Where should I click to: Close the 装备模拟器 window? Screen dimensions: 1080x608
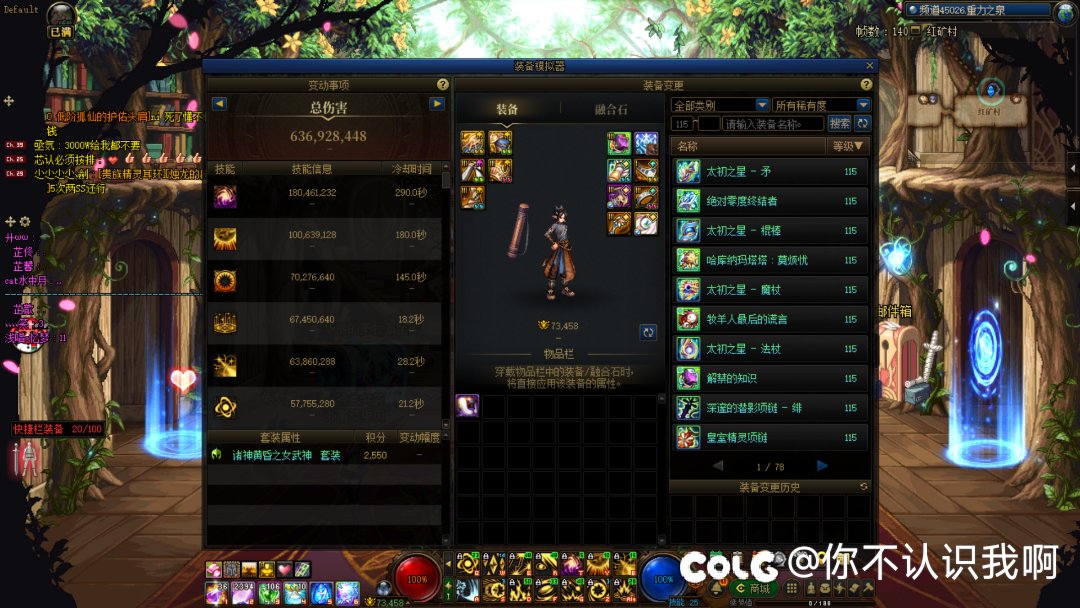[x=869, y=66]
